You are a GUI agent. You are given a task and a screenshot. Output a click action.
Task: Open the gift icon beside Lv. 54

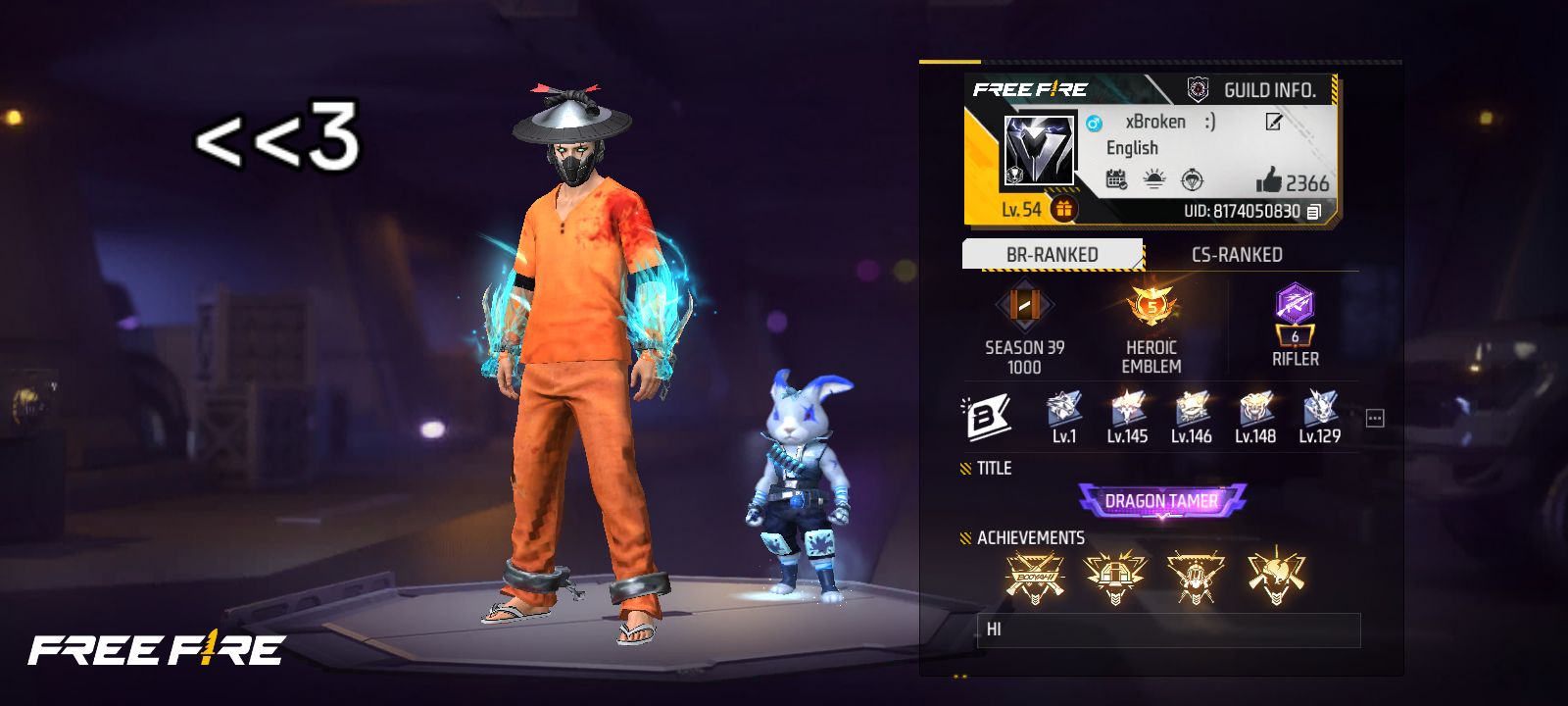1063,209
